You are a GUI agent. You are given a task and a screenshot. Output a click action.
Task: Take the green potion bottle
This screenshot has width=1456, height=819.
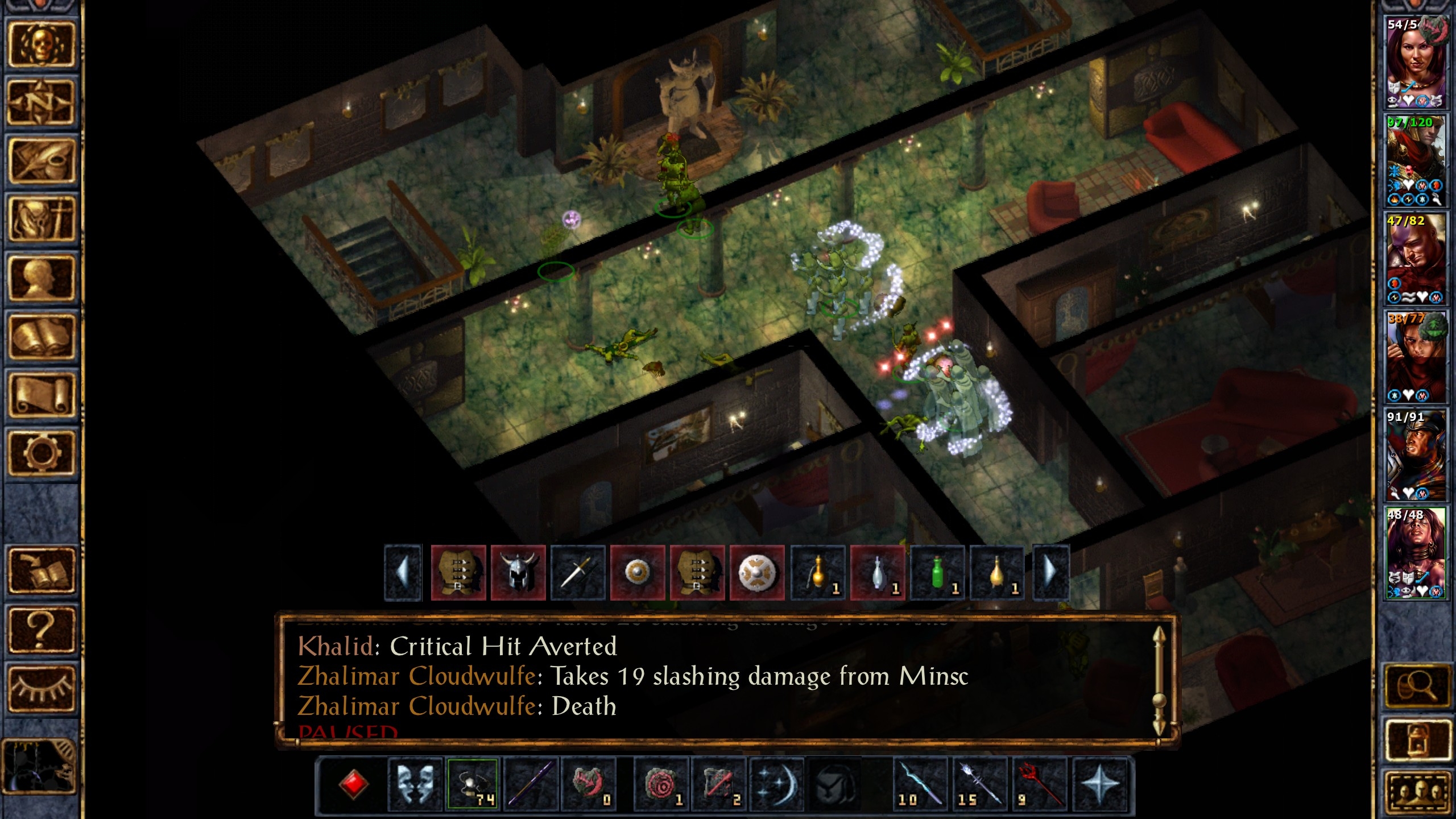tap(937, 572)
